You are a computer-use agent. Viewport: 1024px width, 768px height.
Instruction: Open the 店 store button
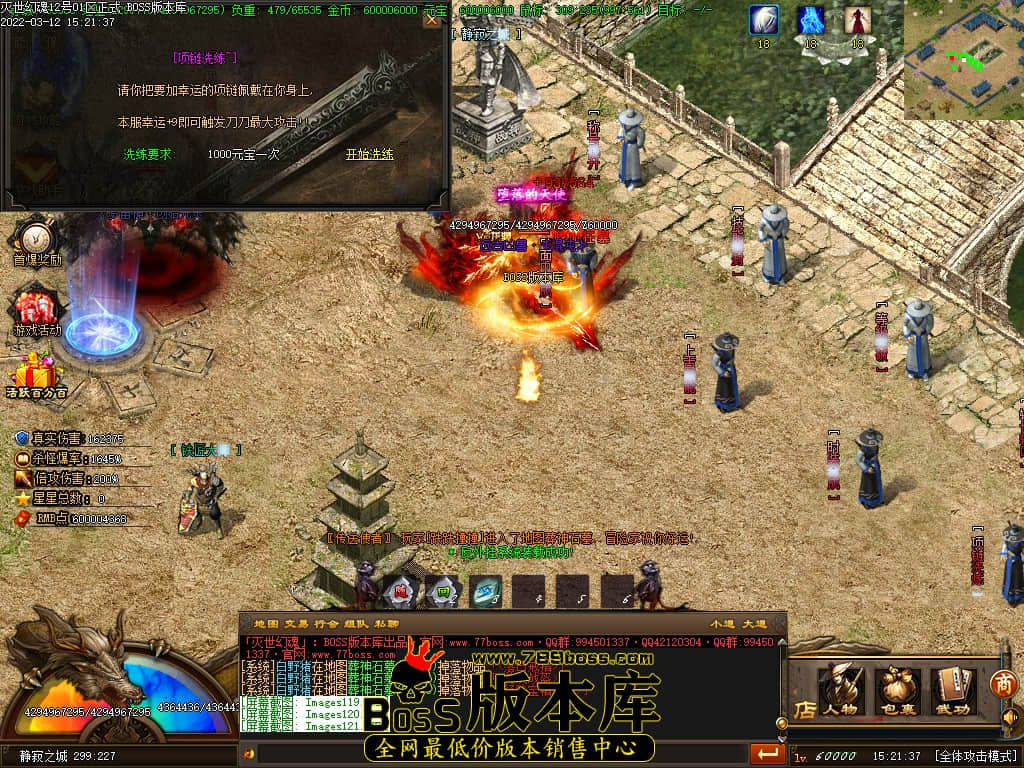(x=804, y=709)
